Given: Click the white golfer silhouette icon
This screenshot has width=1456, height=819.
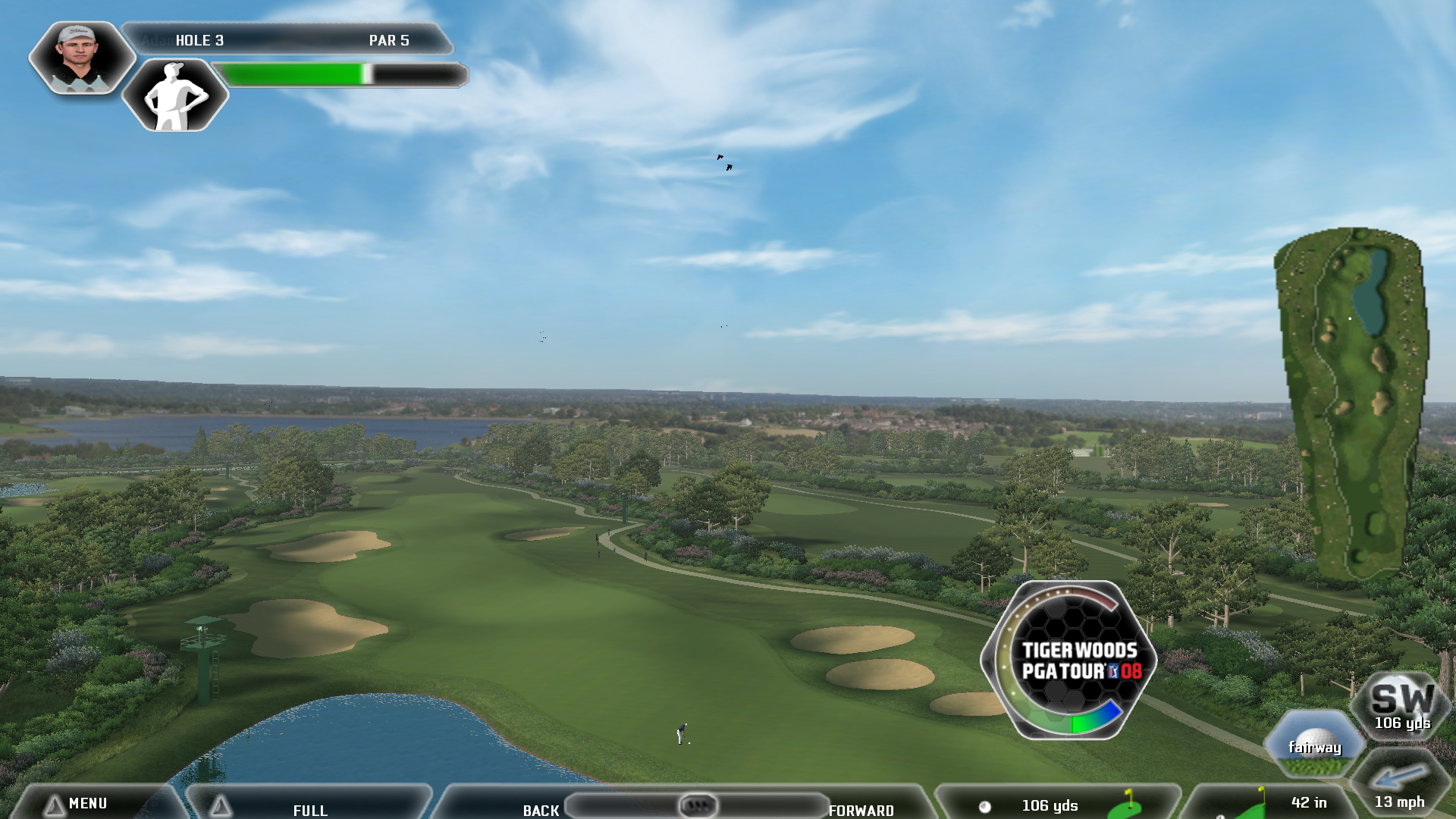Looking at the screenshot, I should pyautogui.click(x=176, y=96).
